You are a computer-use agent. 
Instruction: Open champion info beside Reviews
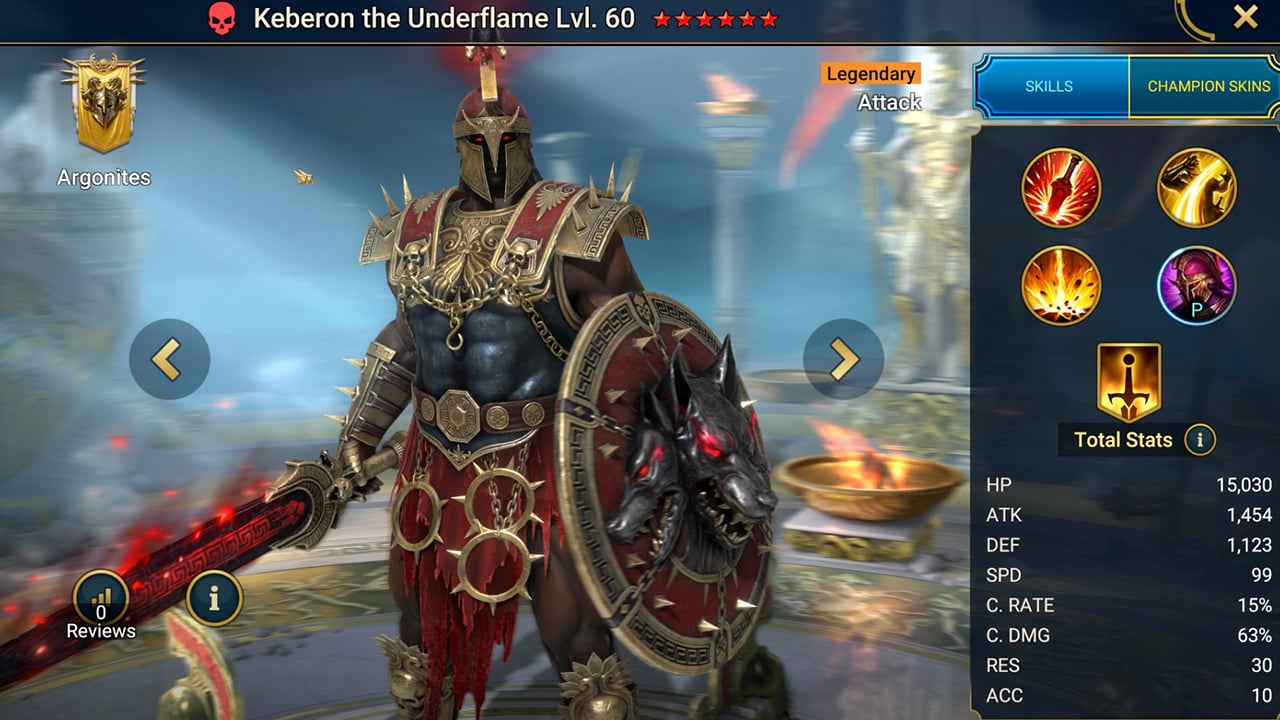214,597
